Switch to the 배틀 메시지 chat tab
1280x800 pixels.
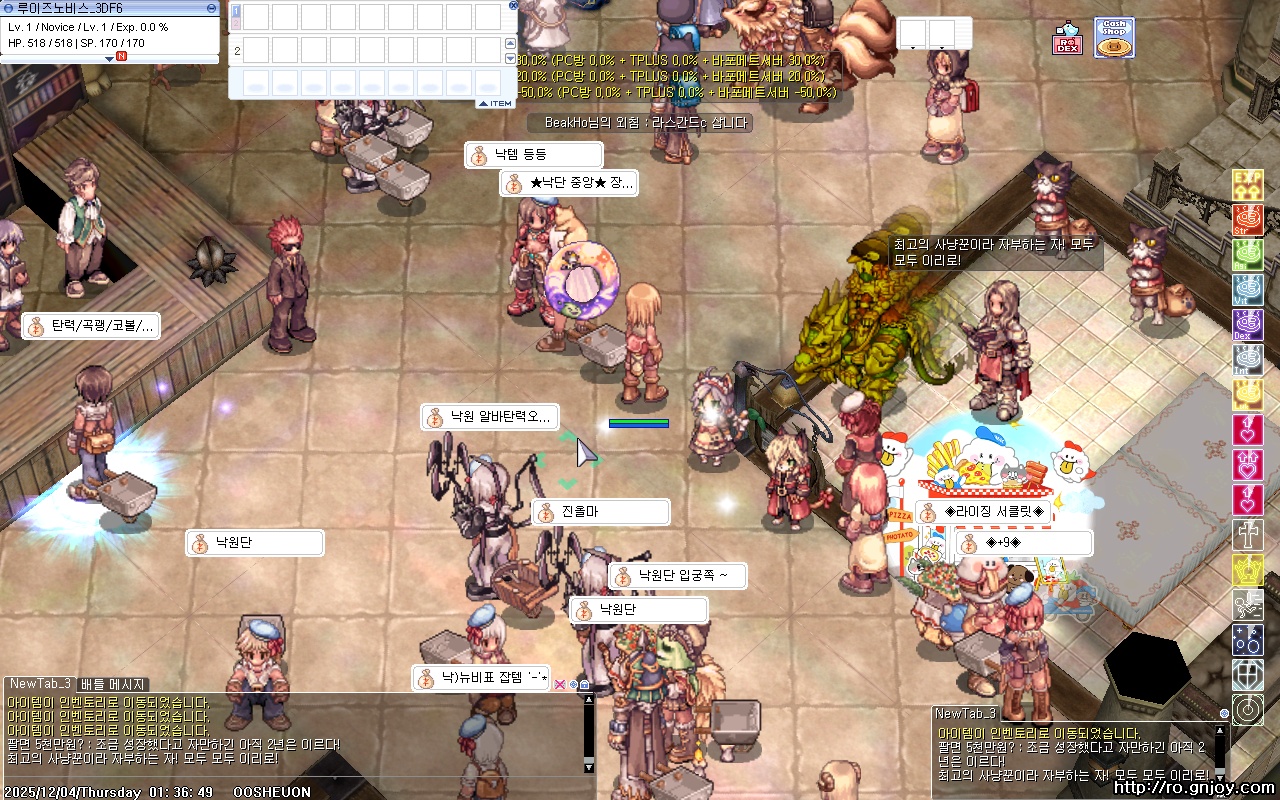click(x=113, y=685)
